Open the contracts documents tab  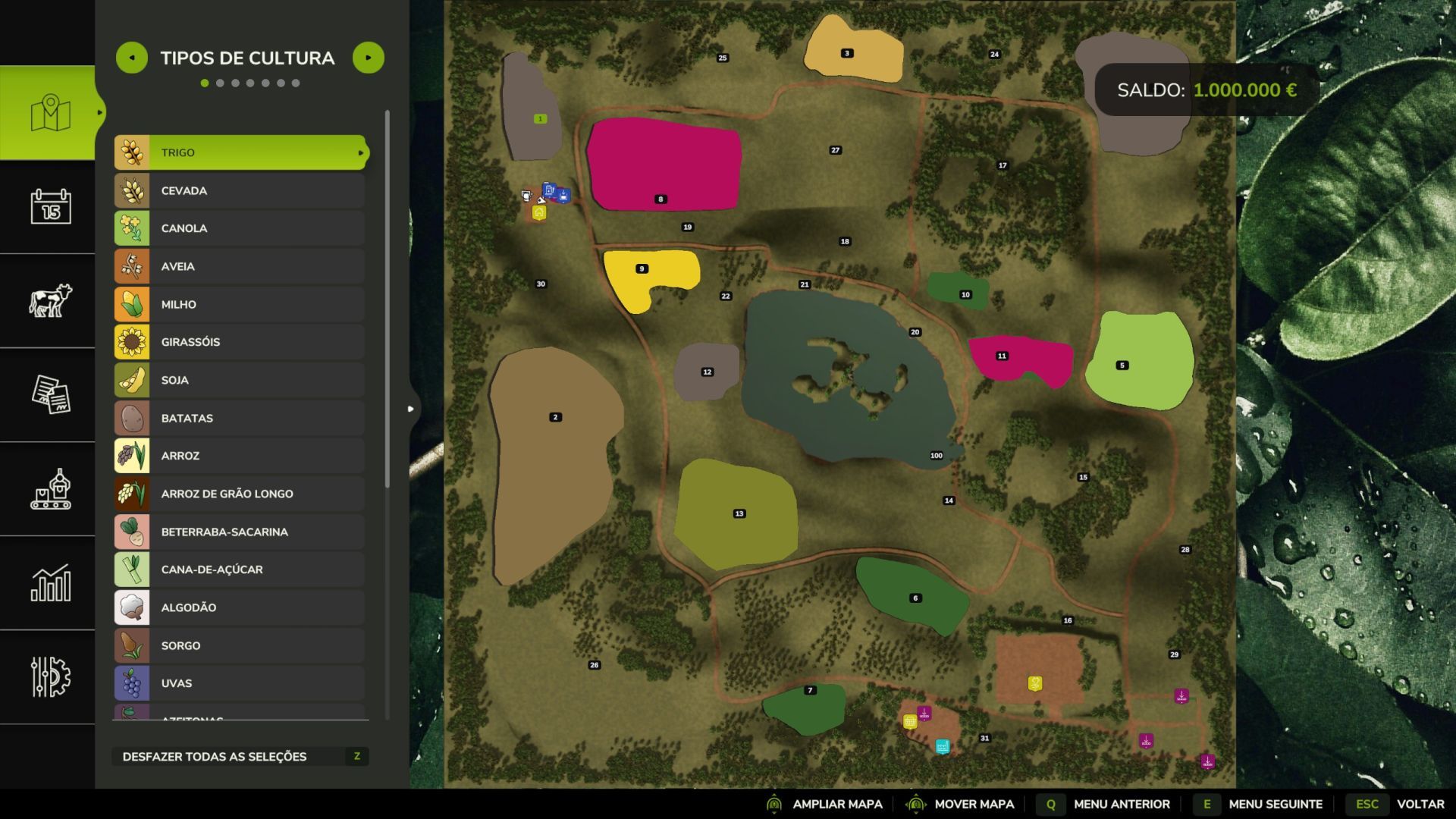click(50, 394)
